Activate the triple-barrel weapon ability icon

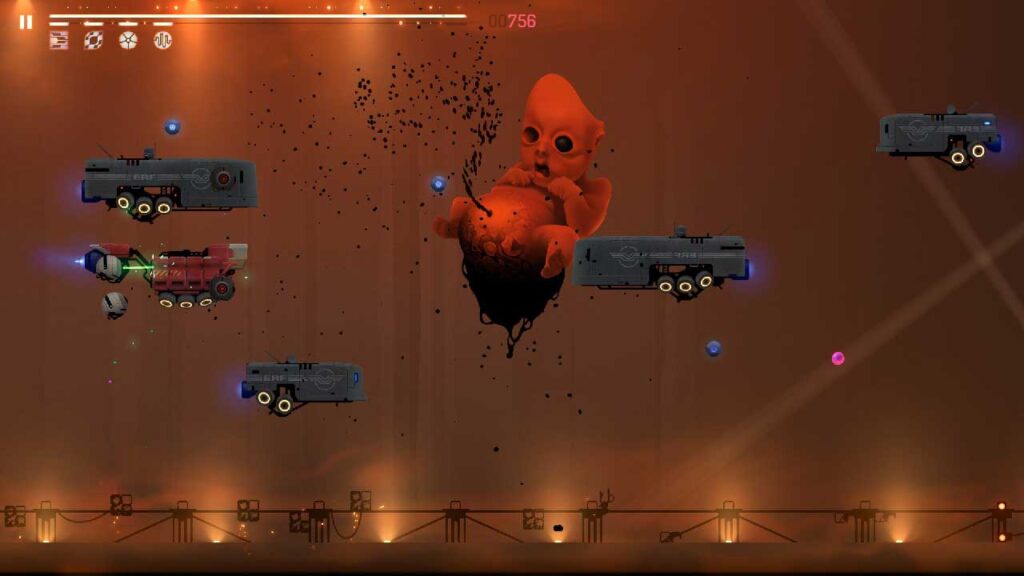click(x=59, y=40)
